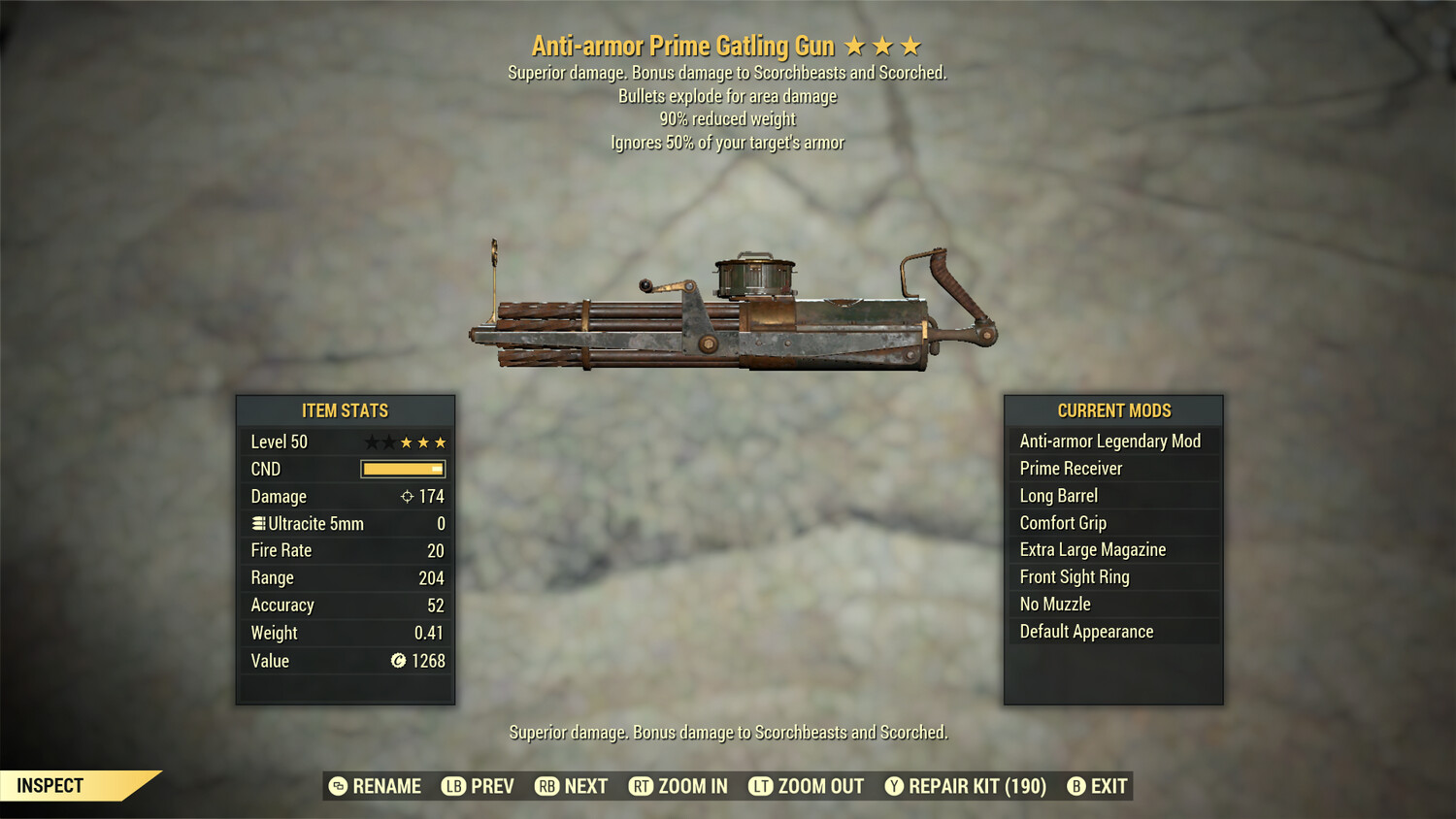
Task: Toggle the last gold star in Level 50 row
Action: point(442,442)
